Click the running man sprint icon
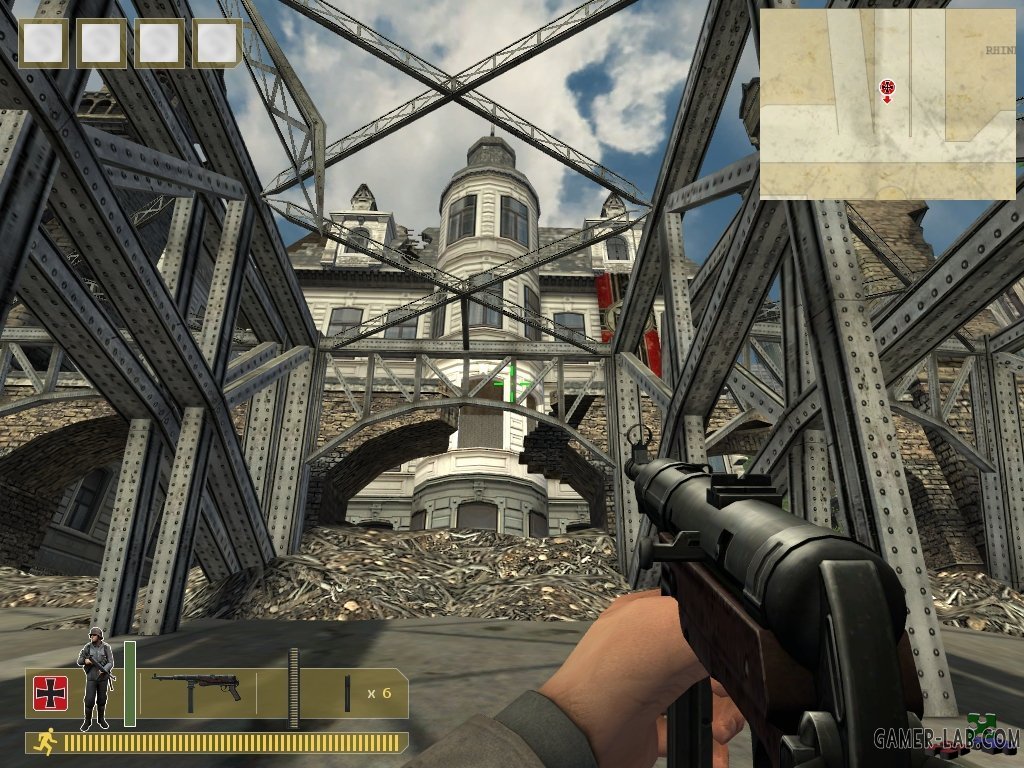The image size is (1024, 768). click(x=46, y=743)
